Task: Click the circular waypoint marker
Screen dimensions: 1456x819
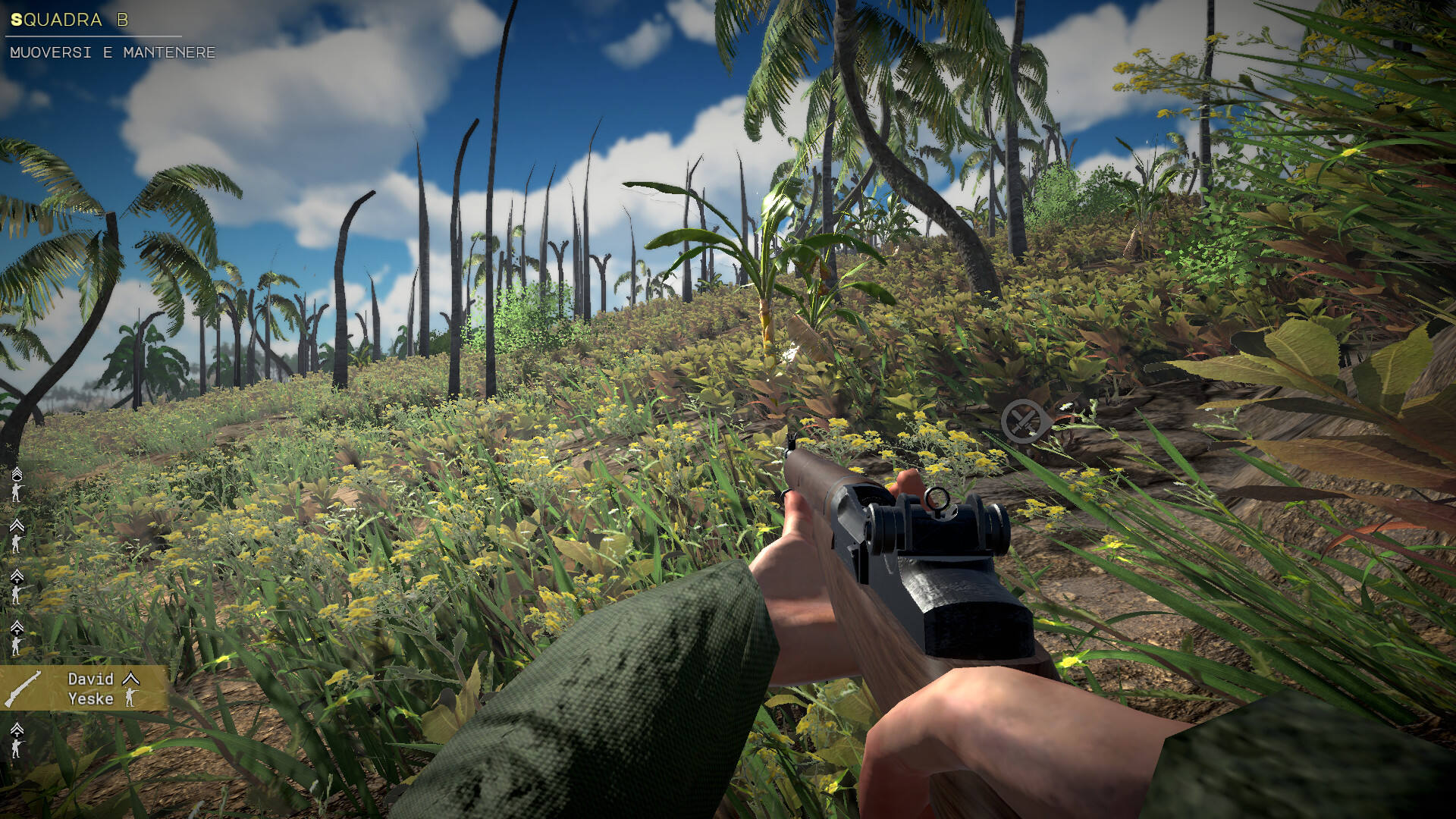Action: [1025, 421]
